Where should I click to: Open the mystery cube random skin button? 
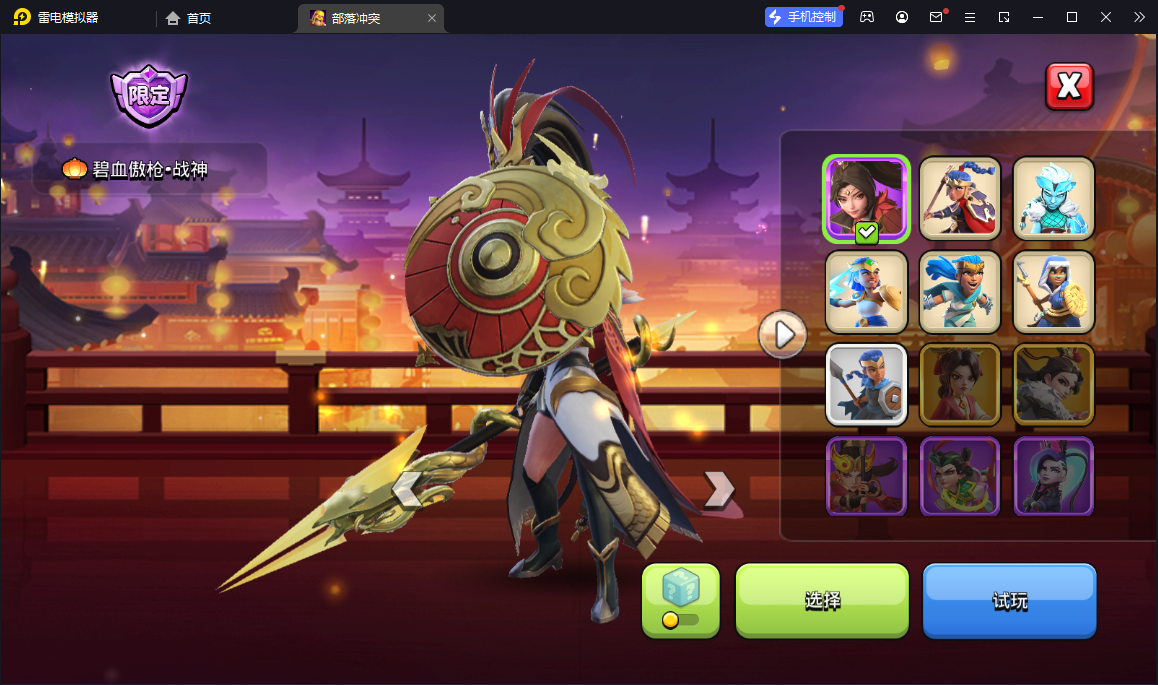pos(681,600)
